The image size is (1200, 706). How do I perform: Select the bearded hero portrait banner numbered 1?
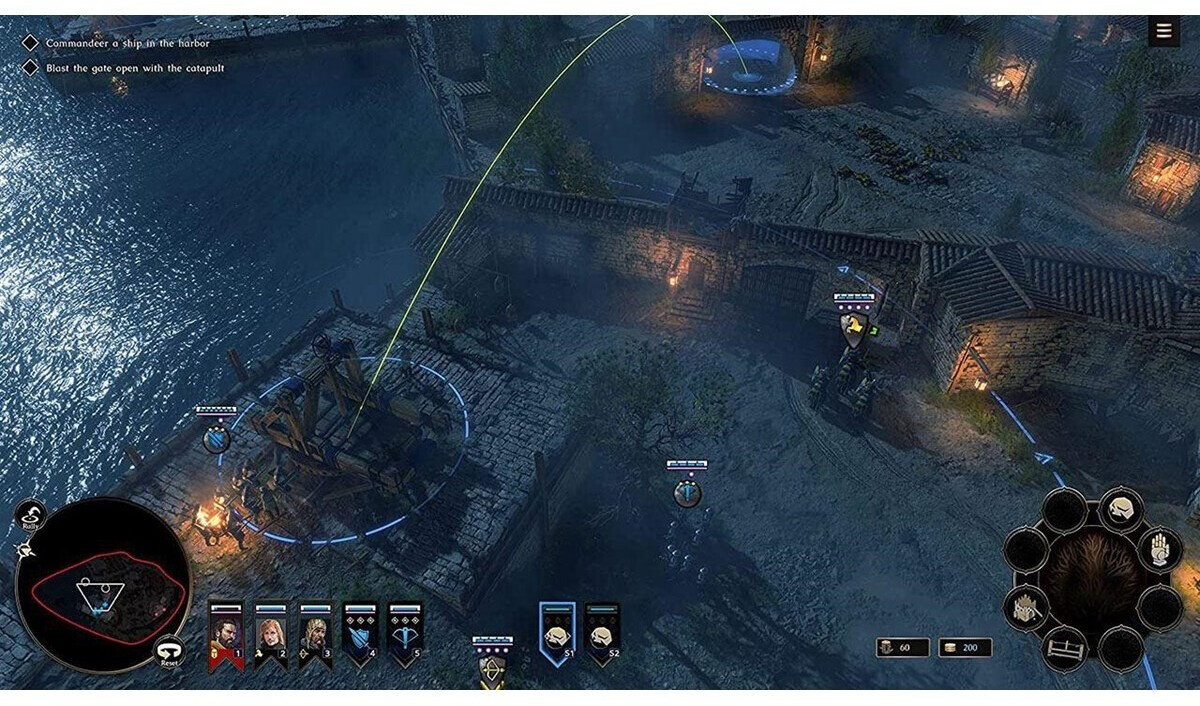[x=225, y=635]
